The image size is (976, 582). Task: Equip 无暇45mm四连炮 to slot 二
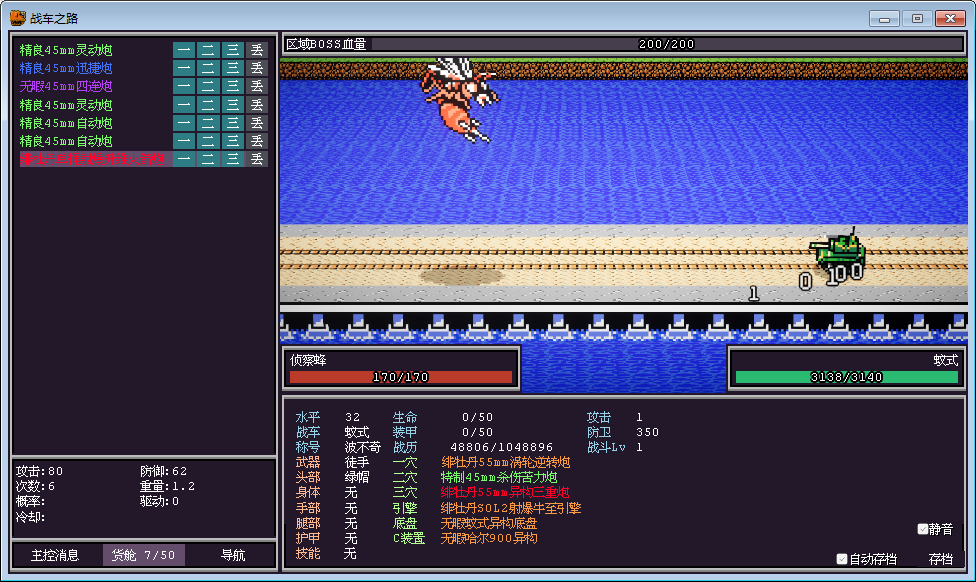pyautogui.click(x=208, y=86)
